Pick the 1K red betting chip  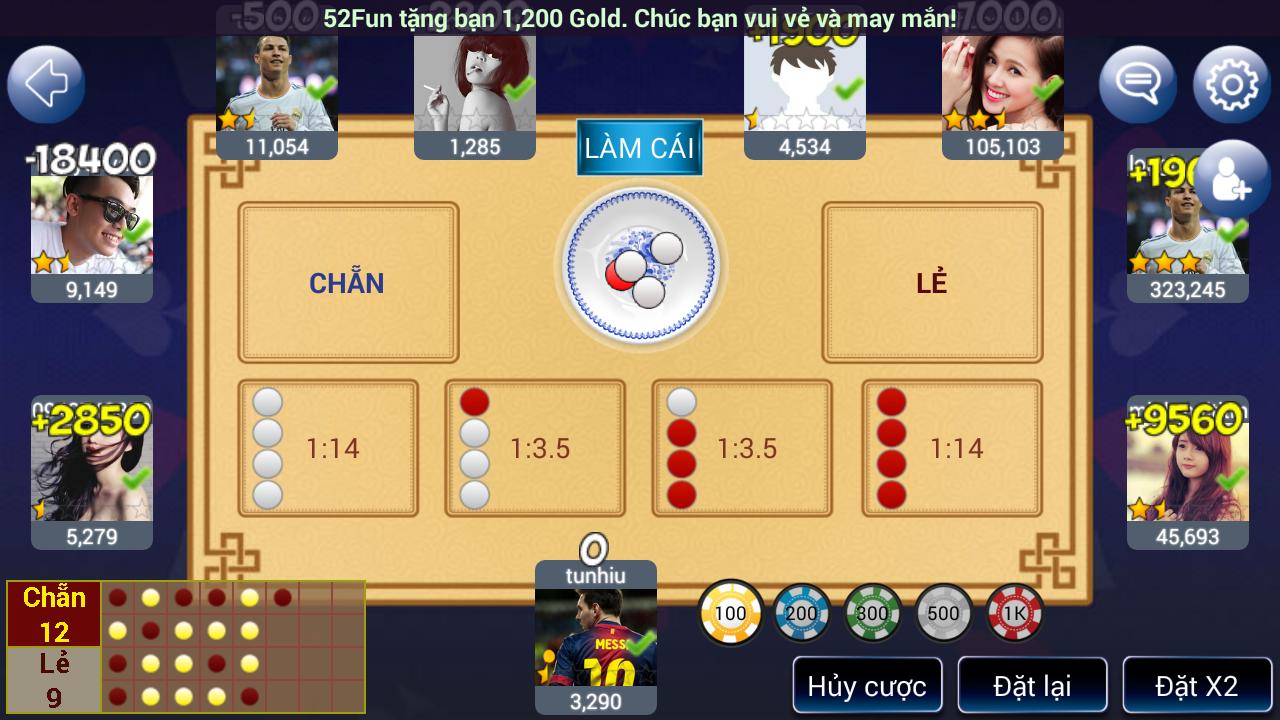tap(1014, 612)
